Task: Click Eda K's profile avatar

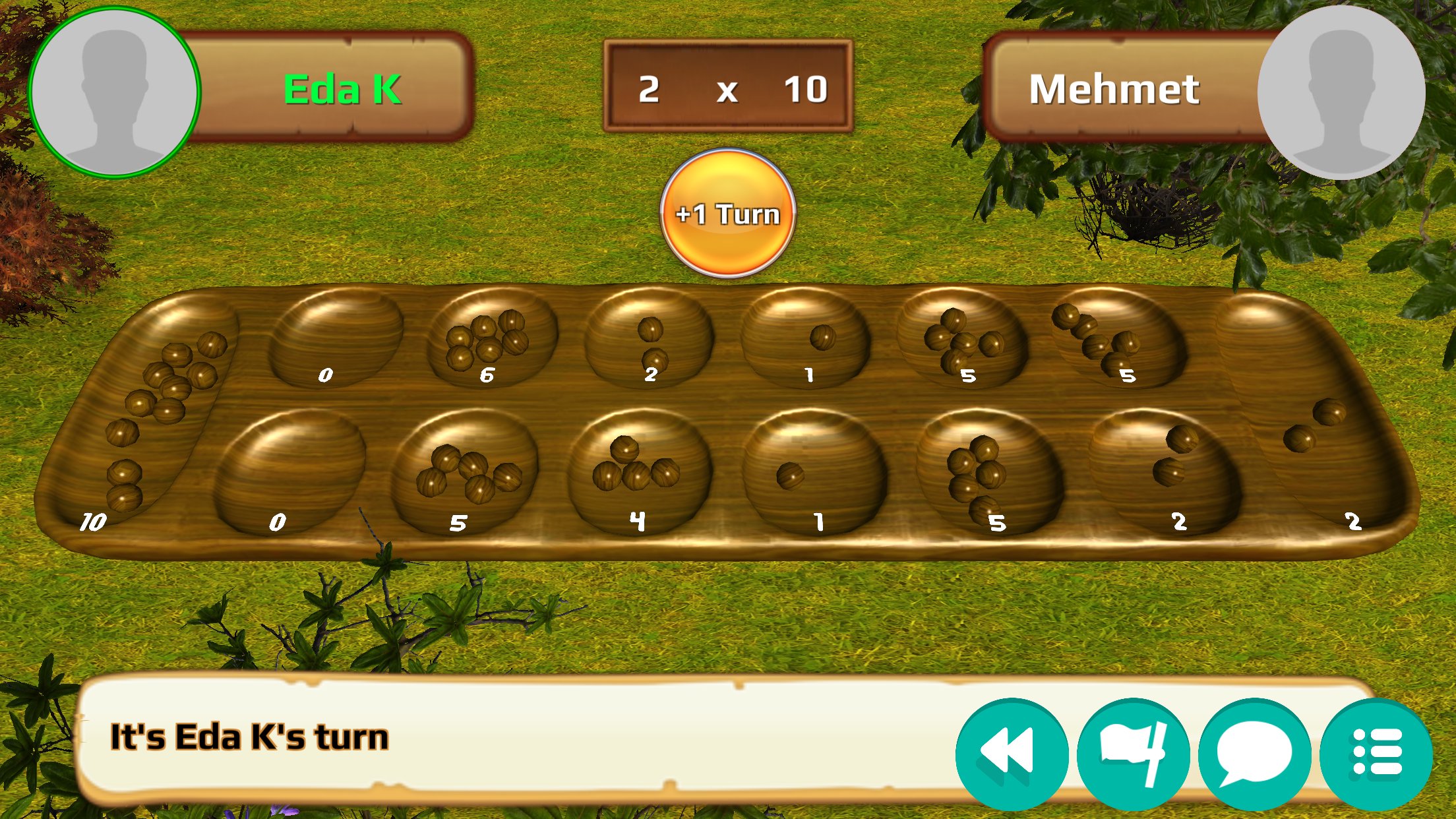Action: [115, 92]
